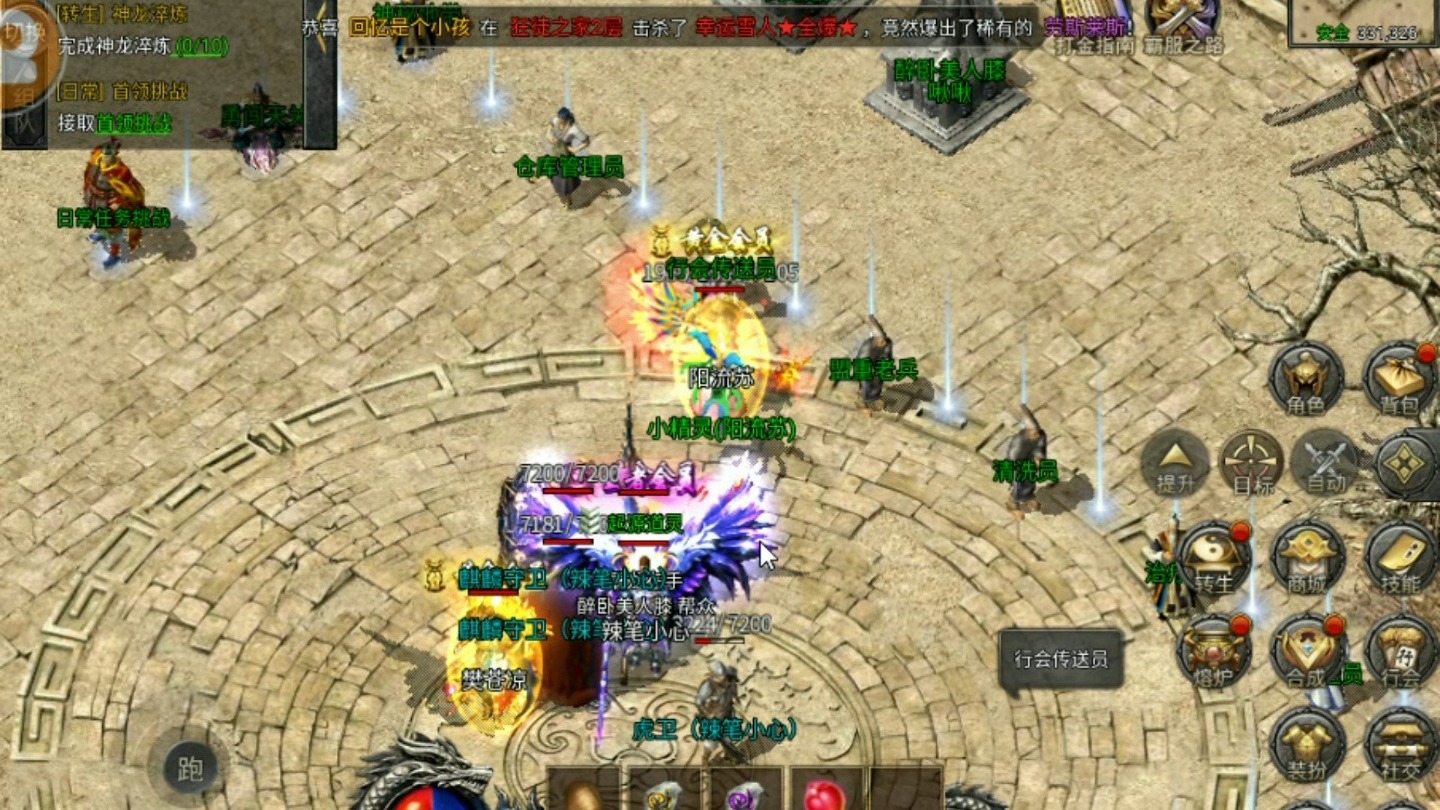
Task: Click the 行会传送员 speech bubble
Action: [x=1060, y=660]
